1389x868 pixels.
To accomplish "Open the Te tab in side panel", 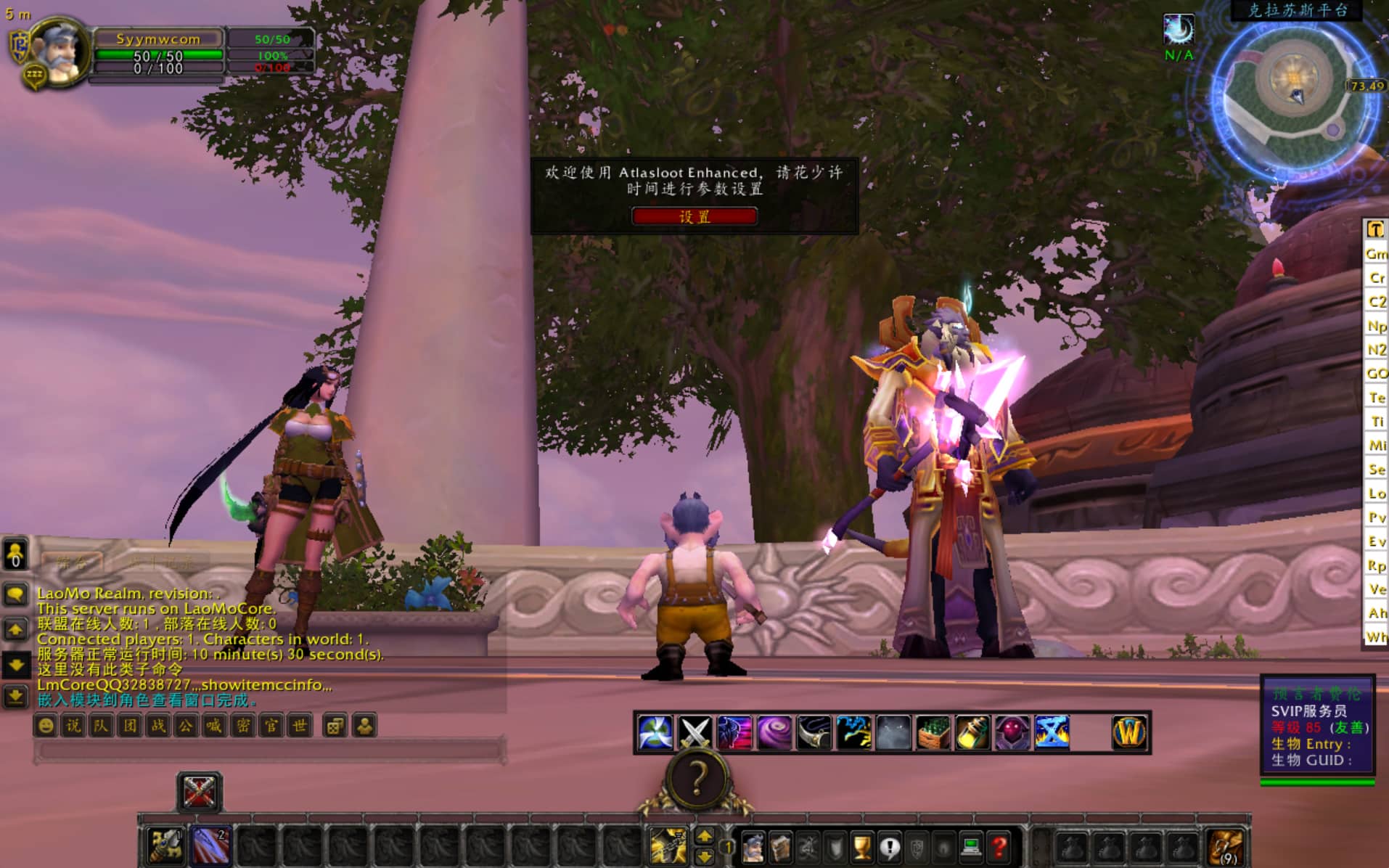I will tap(1376, 398).
